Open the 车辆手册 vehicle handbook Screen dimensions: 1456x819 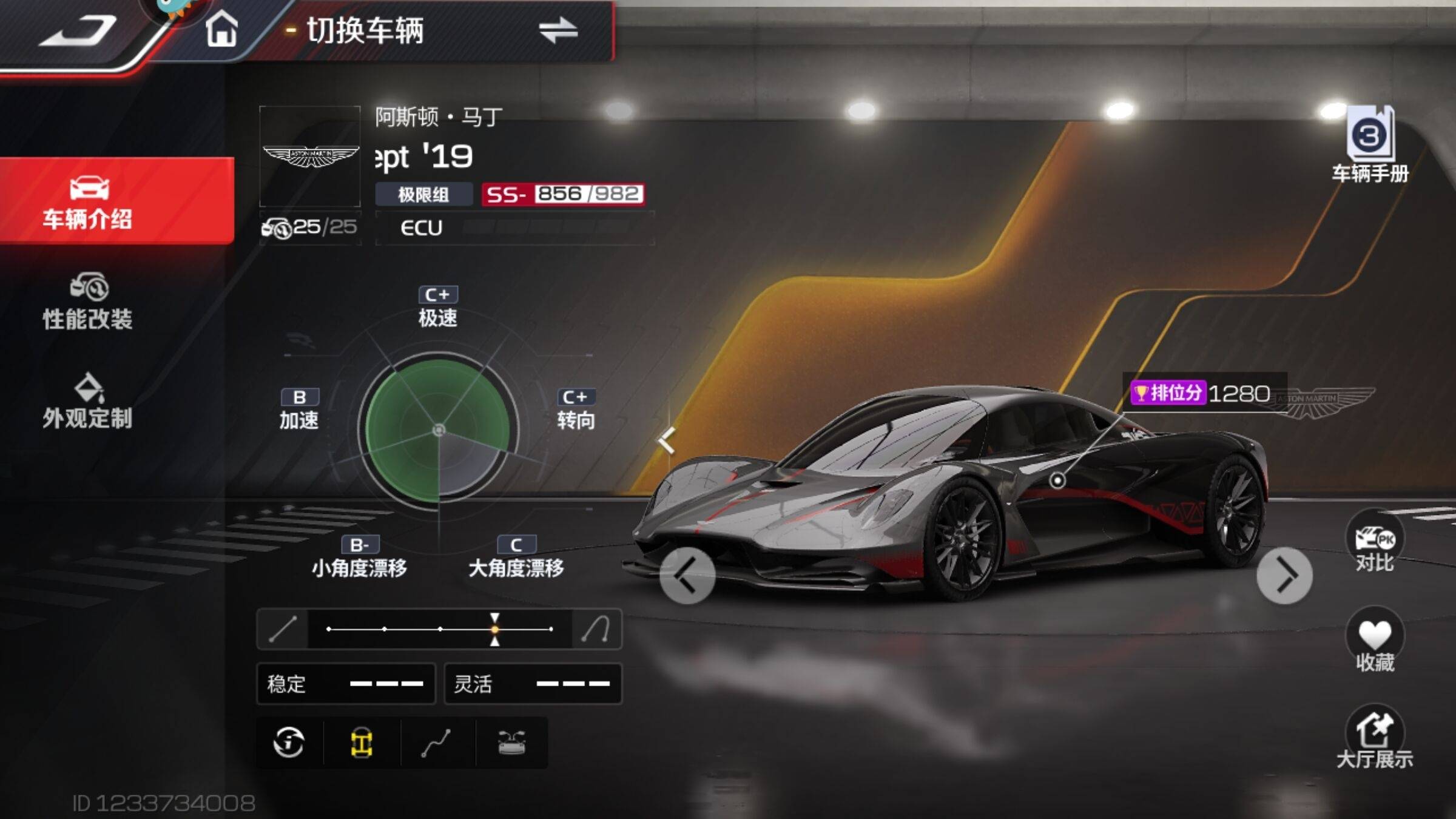(1370, 146)
